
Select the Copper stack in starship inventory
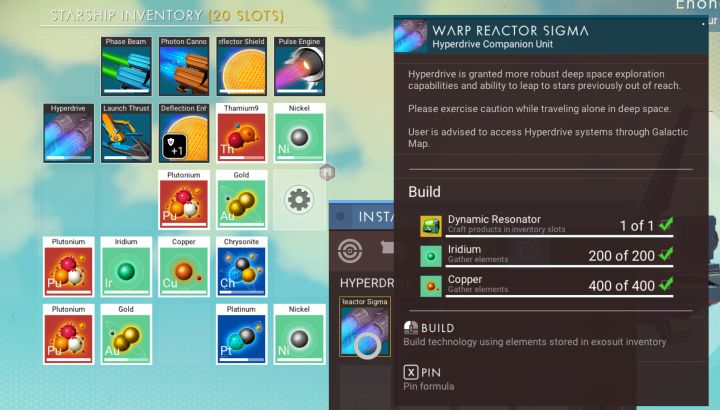(185, 267)
